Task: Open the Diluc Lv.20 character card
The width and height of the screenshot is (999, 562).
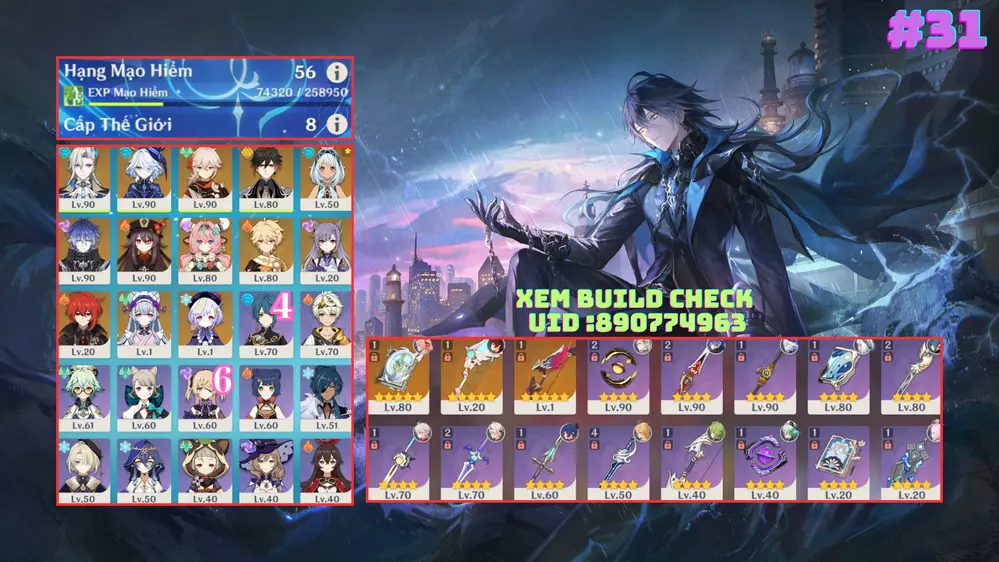Action: coord(85,322)
